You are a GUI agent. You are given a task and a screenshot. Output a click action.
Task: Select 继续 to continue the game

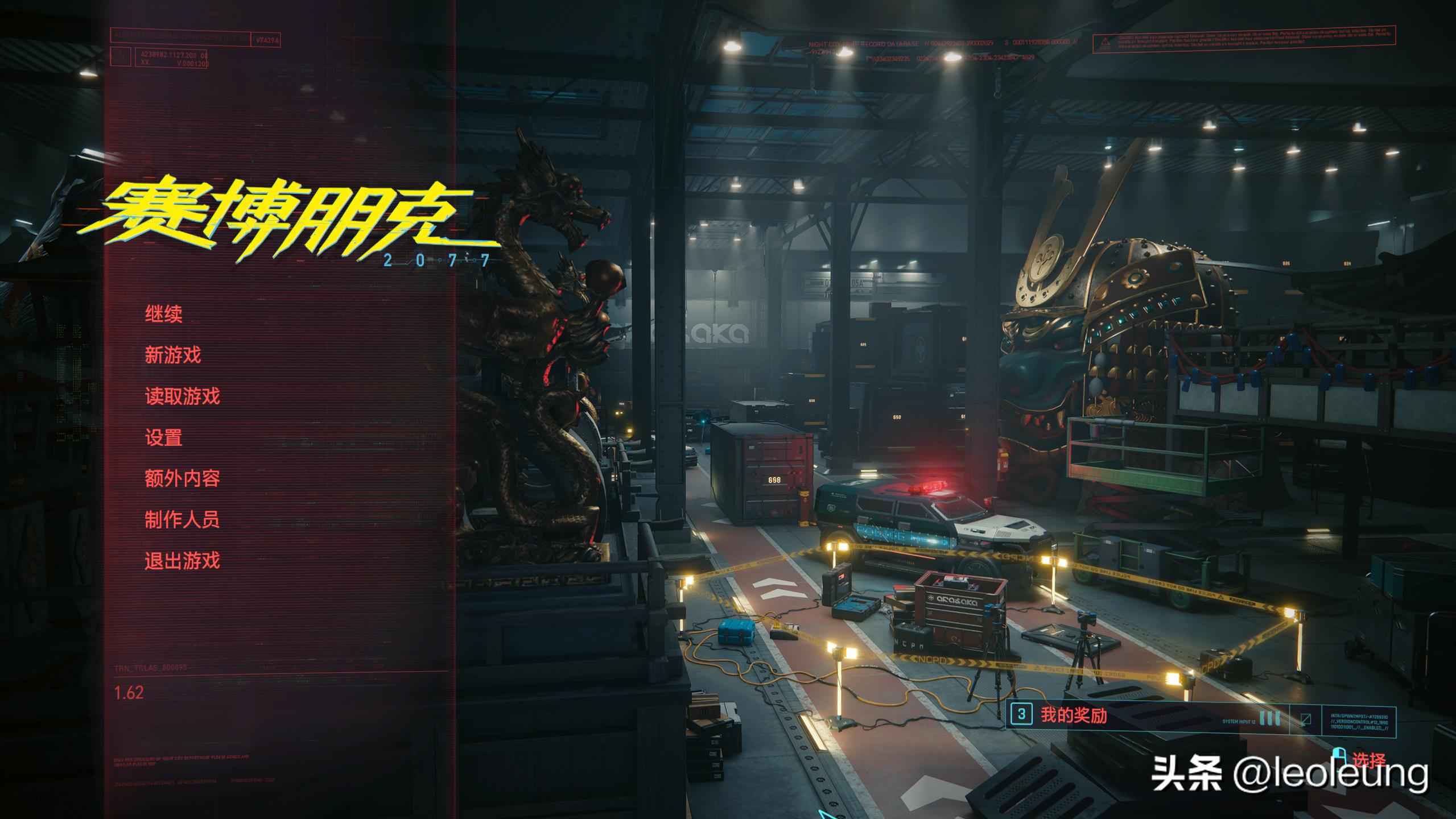163,314
